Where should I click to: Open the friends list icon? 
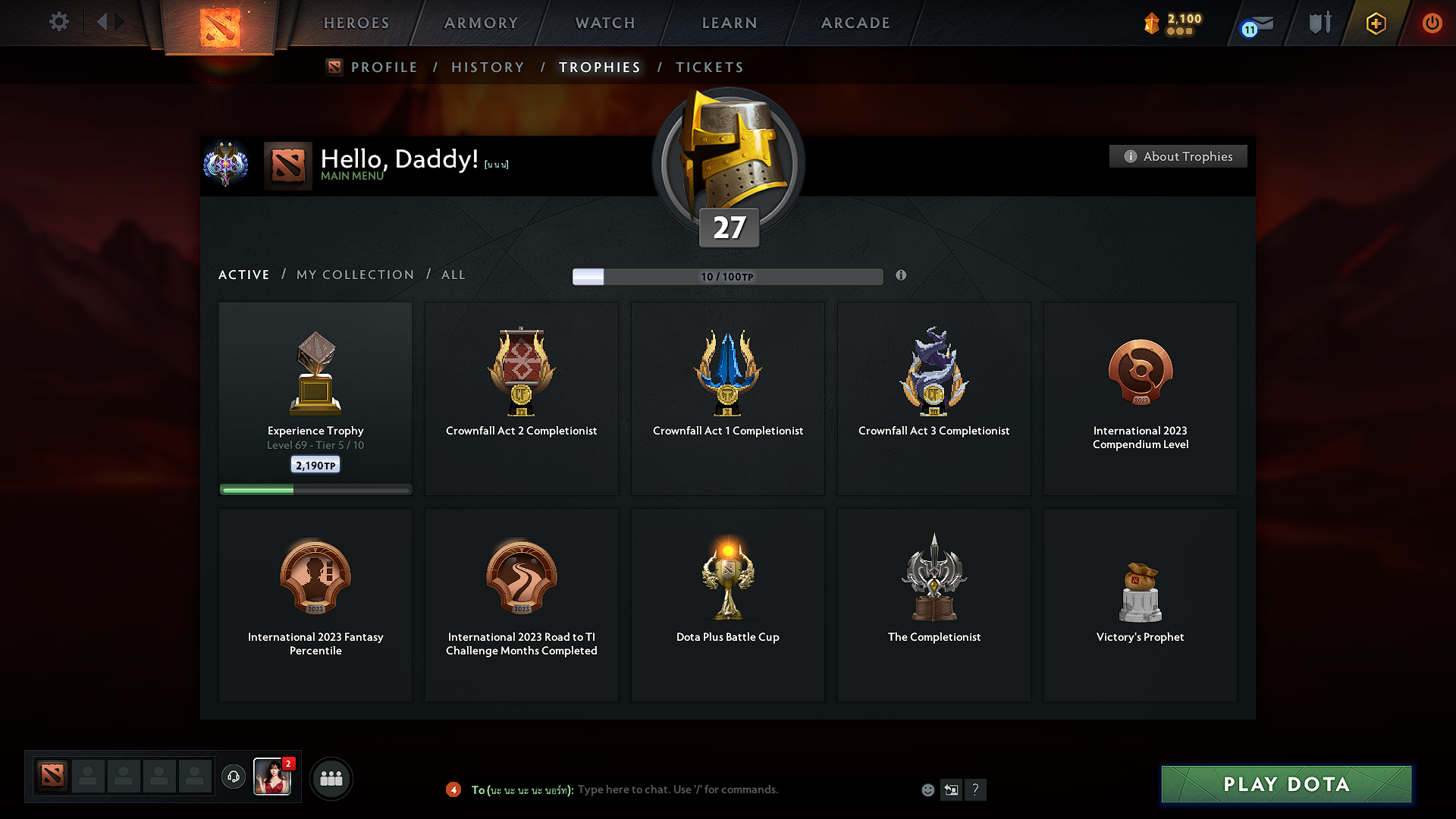(x=331, y=777)
